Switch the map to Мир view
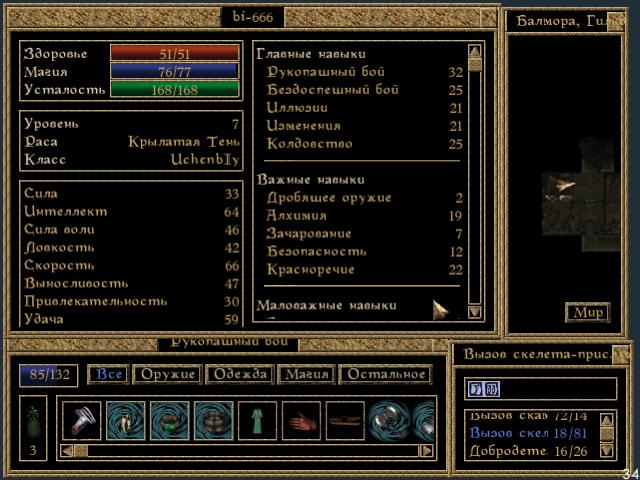 click(x=587, y=313)
